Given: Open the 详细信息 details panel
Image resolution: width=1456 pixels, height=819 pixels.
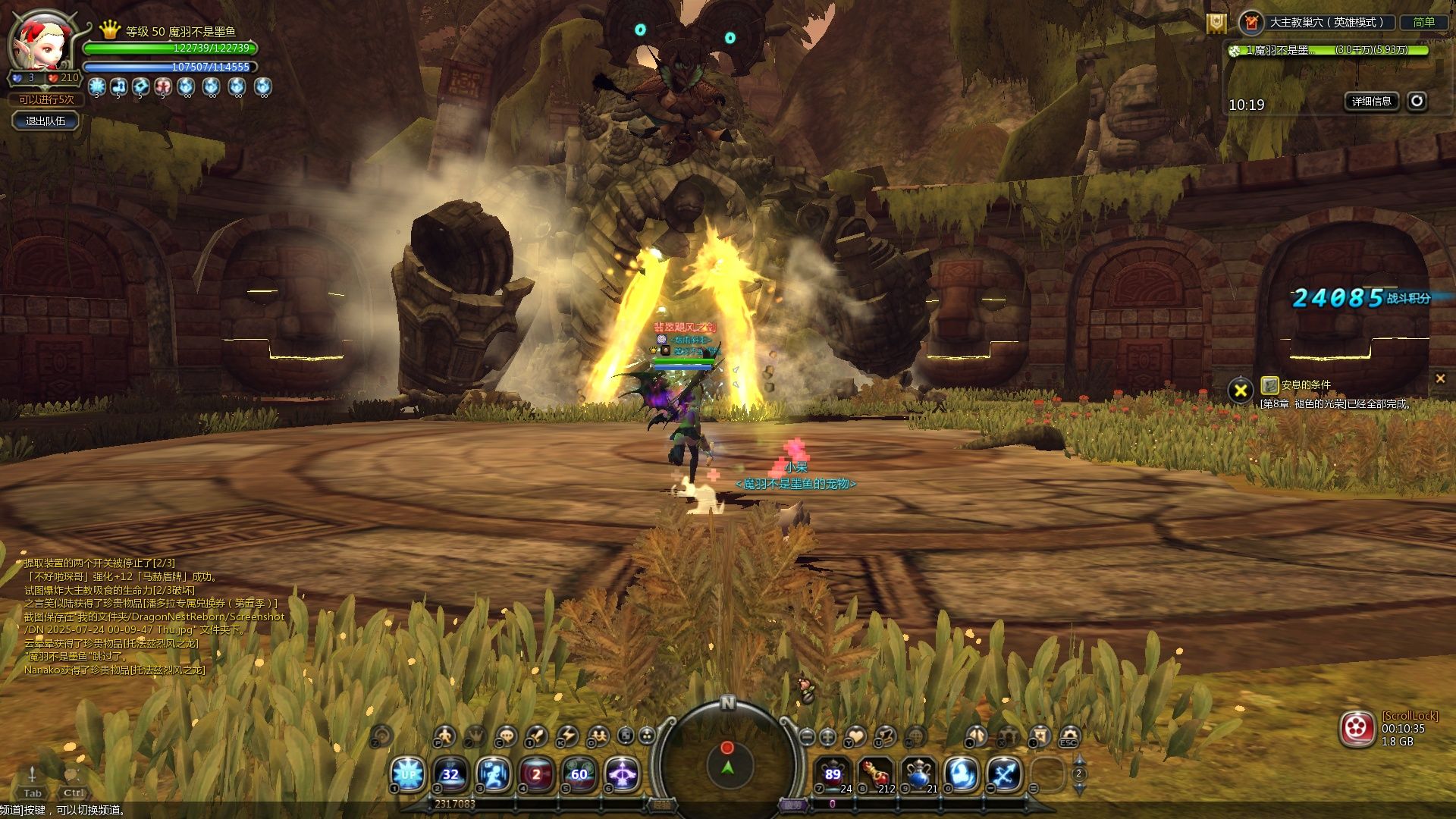Looking at the screenshot, I should coord(1371,101).
